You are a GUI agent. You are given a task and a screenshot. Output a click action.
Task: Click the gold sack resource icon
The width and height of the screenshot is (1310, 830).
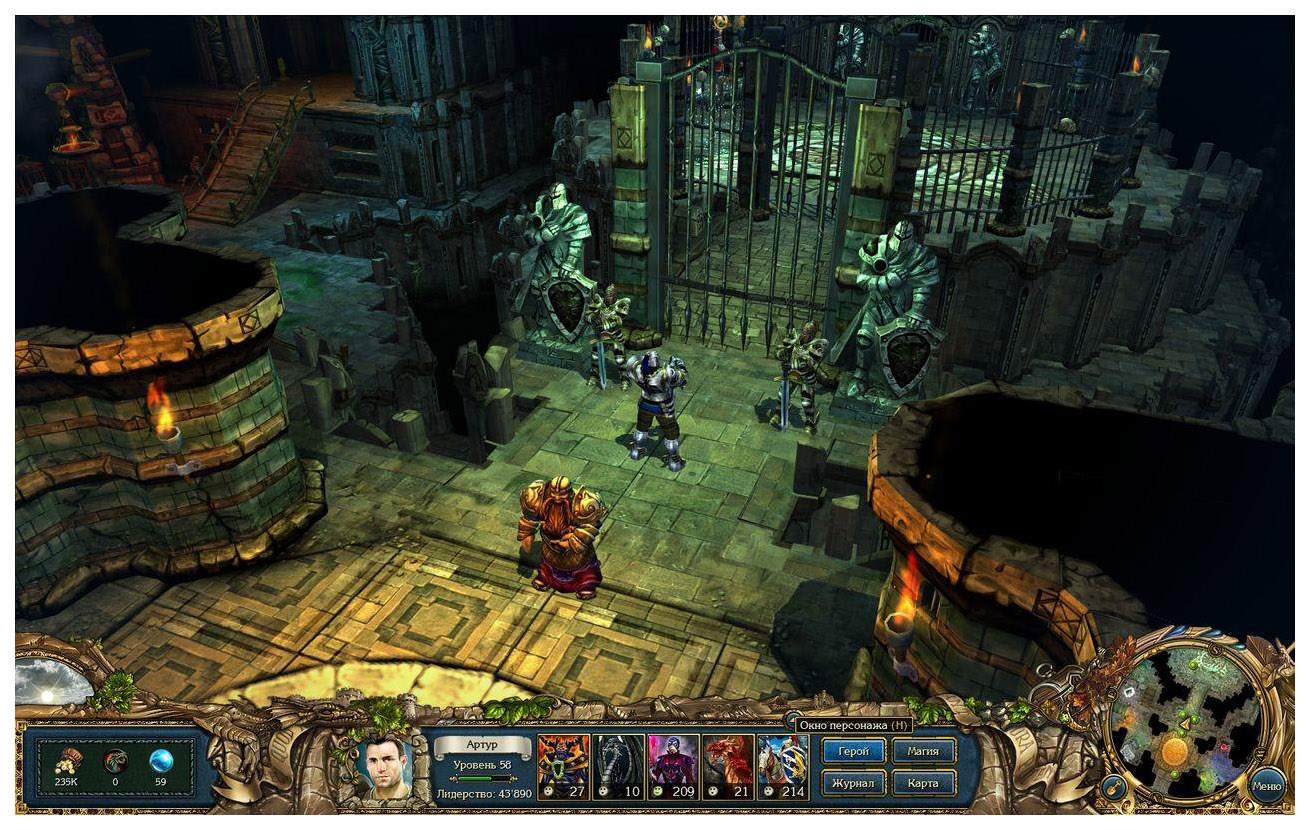click(x=68, y=761)
